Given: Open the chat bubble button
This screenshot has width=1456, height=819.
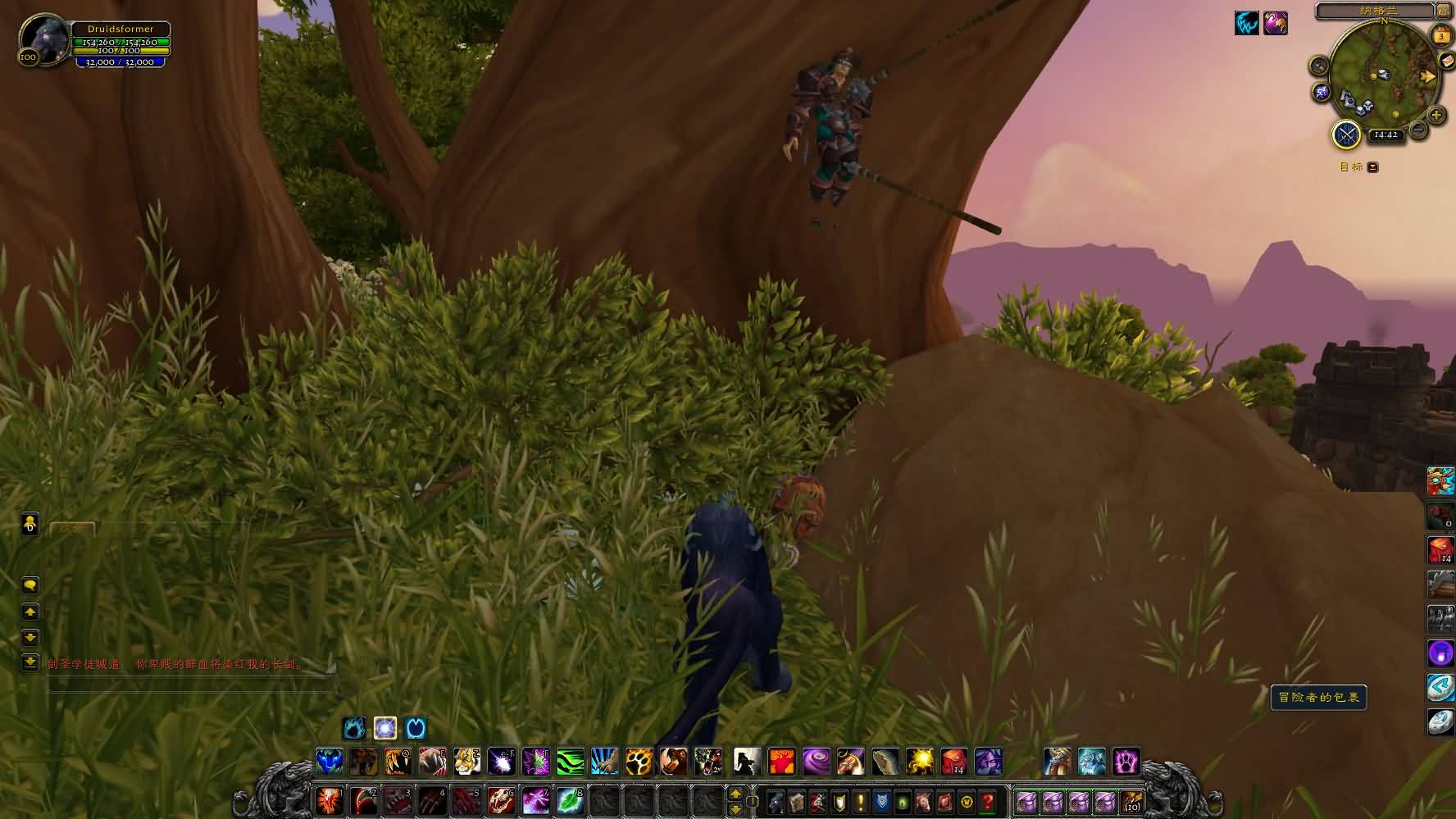Looking at the screenshot, I should [30, 585].
